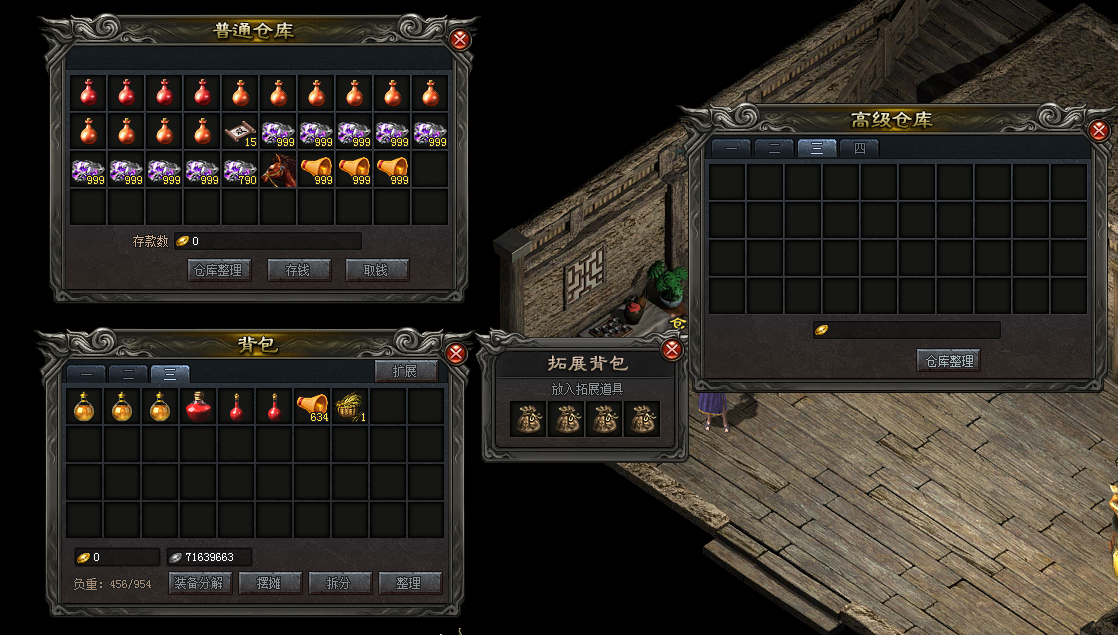Select the horn stack of 634 in backpack
This screenshot has height=635, width=1118.
point(312,407)
